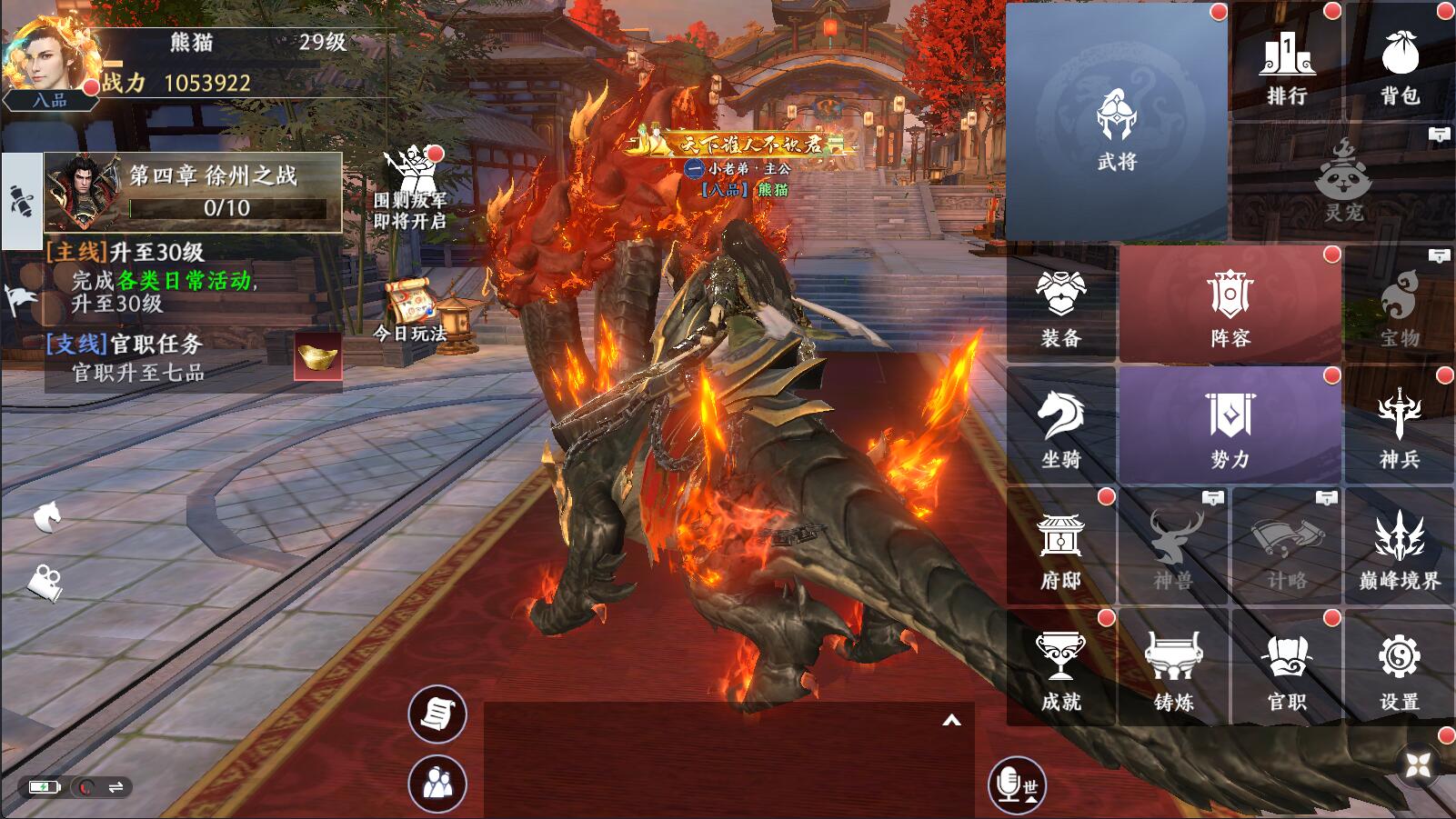Select the chapter four 徐州之战 quest panel
Screen dimensions: 1456x819
point(193,192)
